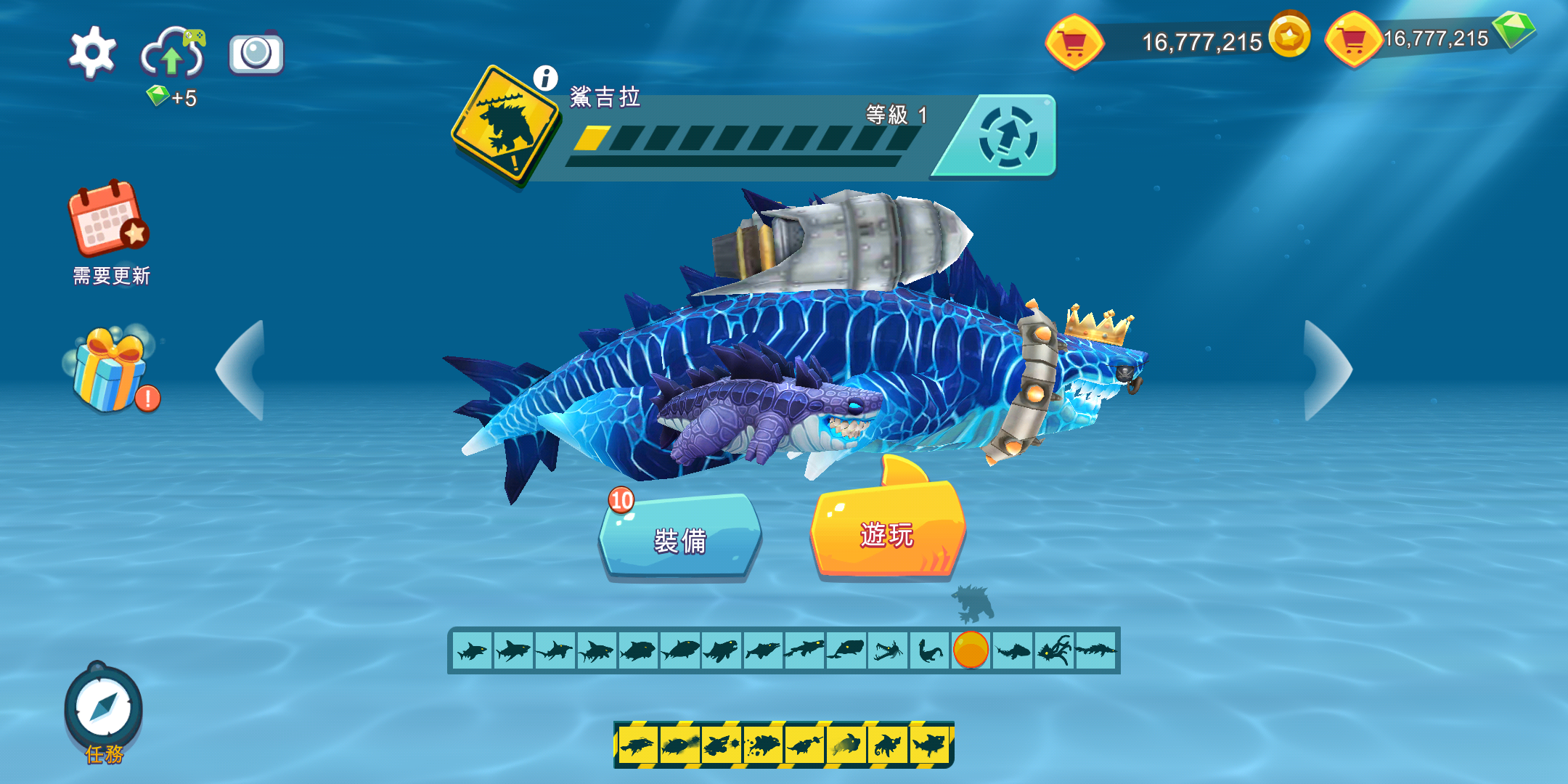Screen dimensions: 1568x784
Task: Show shark info via the i icon
Action: coord(545,78)
